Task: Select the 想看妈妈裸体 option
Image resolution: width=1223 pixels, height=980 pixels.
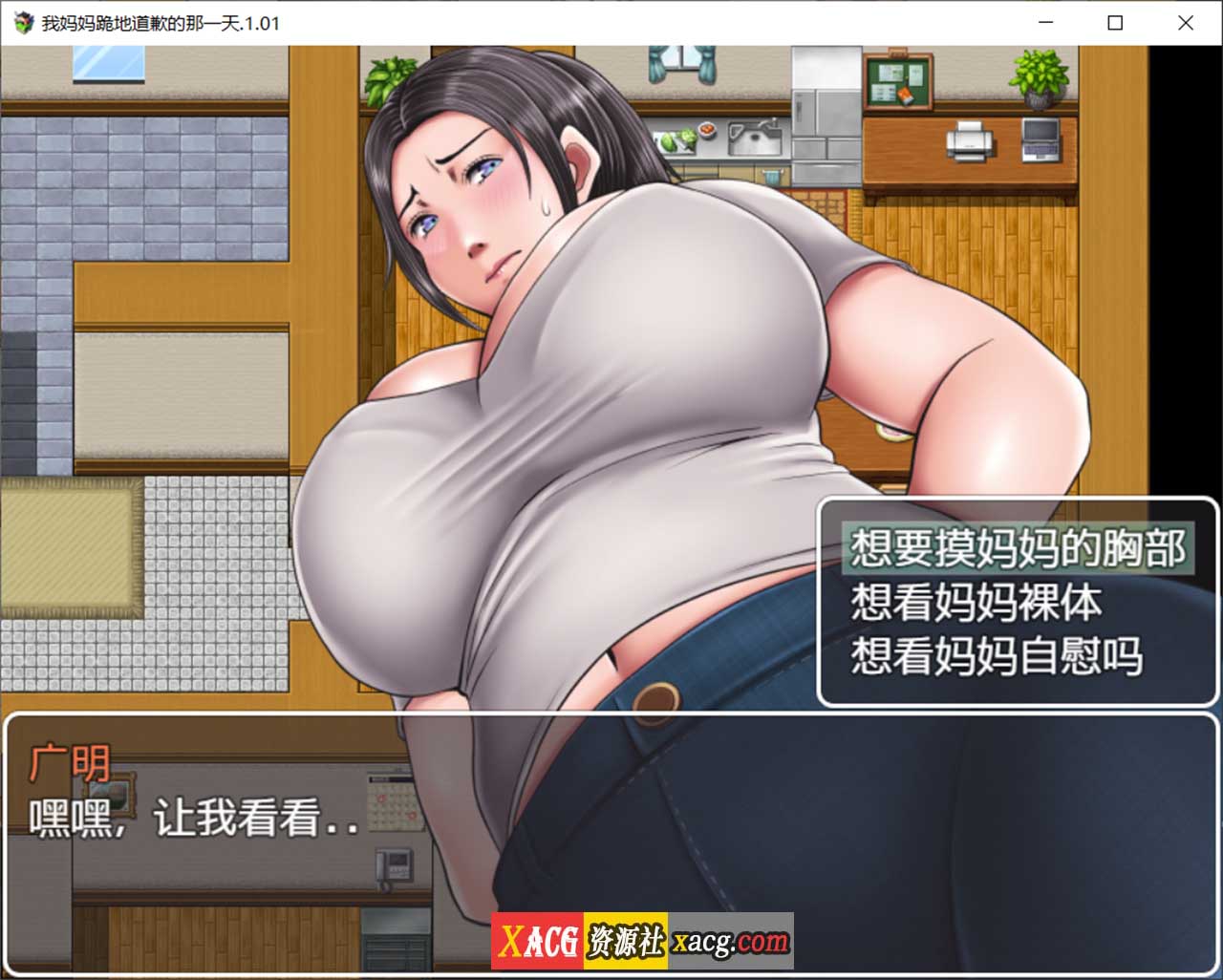Action: point(975,603)
